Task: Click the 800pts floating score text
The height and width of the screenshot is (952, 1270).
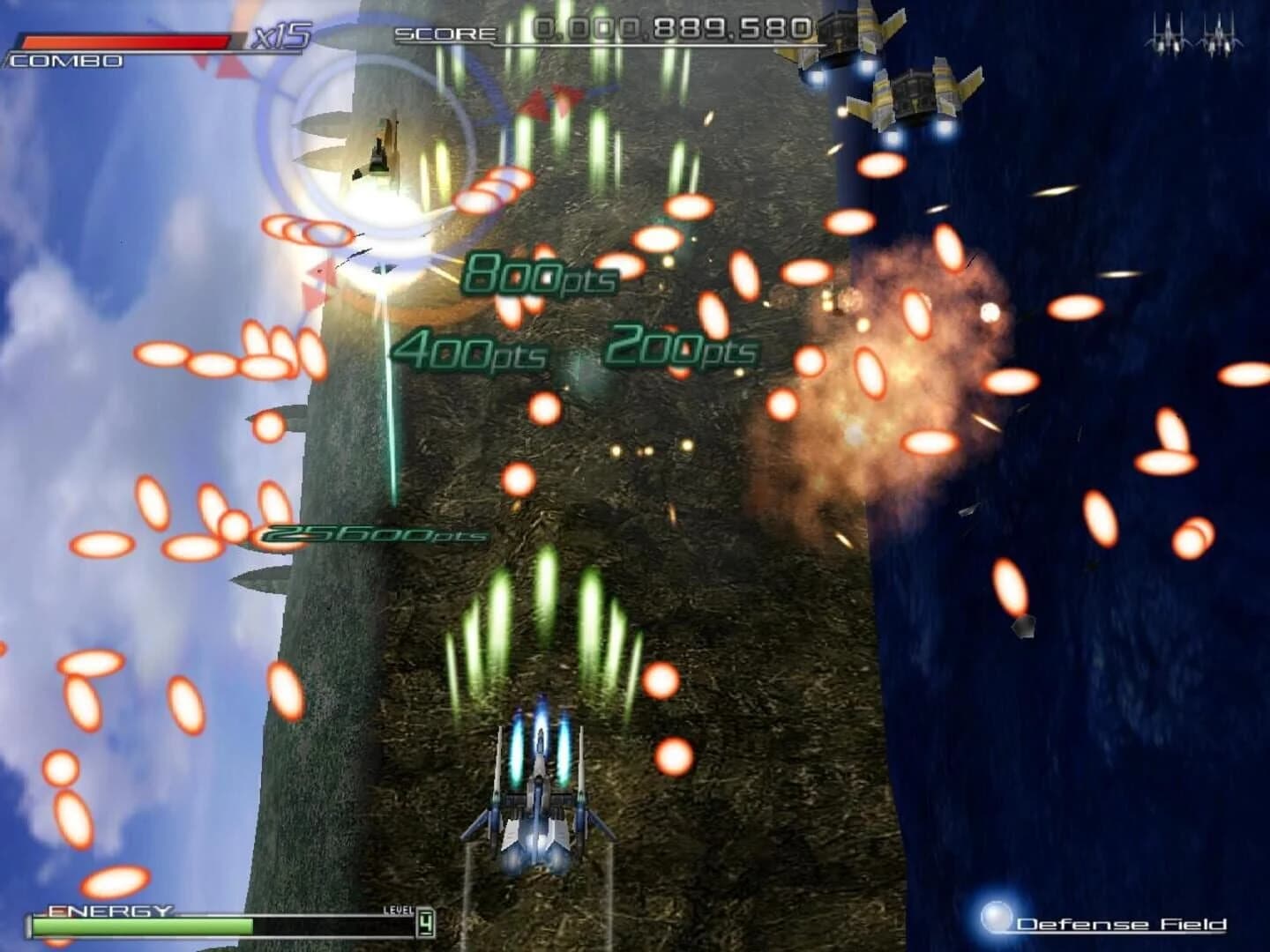Action: 540,276
